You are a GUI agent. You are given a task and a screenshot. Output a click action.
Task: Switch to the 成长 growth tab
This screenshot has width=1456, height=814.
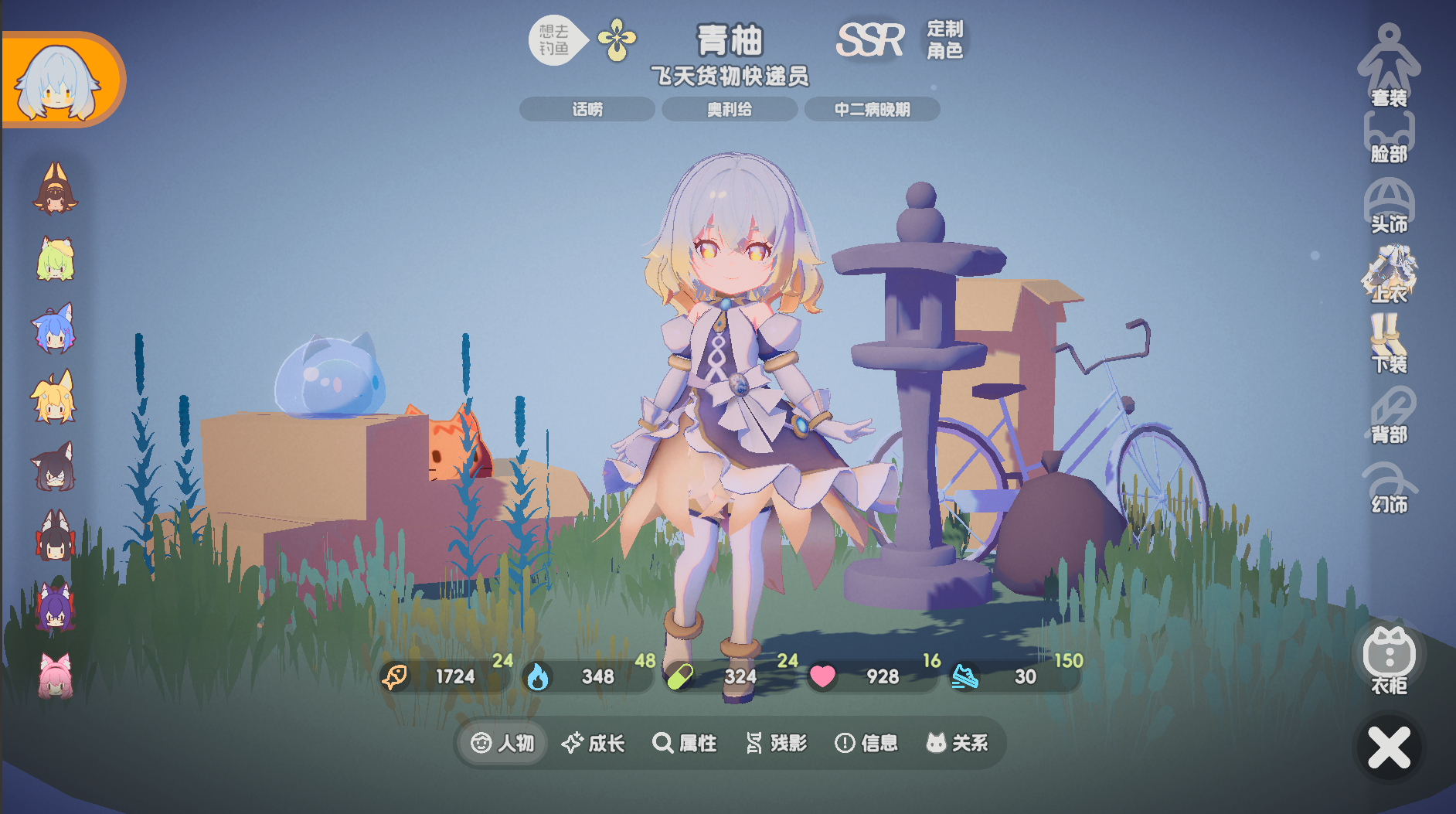tap(594, 743)
